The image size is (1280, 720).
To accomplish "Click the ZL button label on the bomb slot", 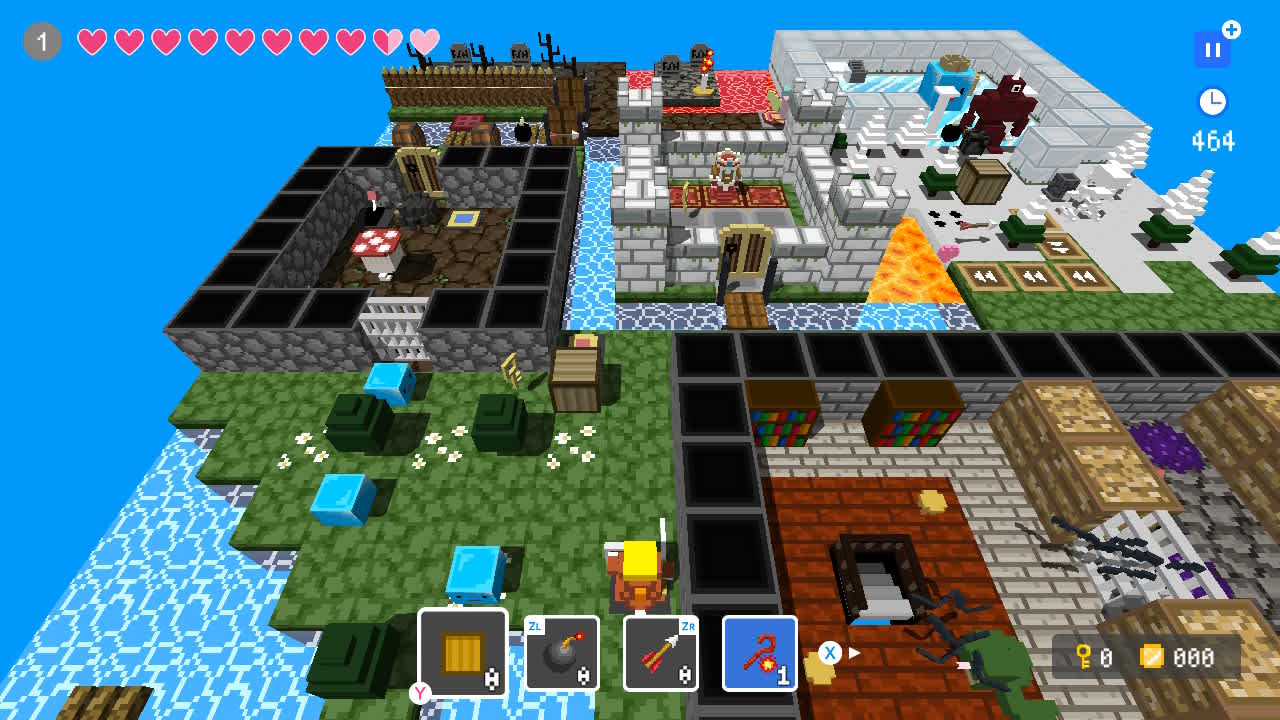I will (x=534, y=623).
